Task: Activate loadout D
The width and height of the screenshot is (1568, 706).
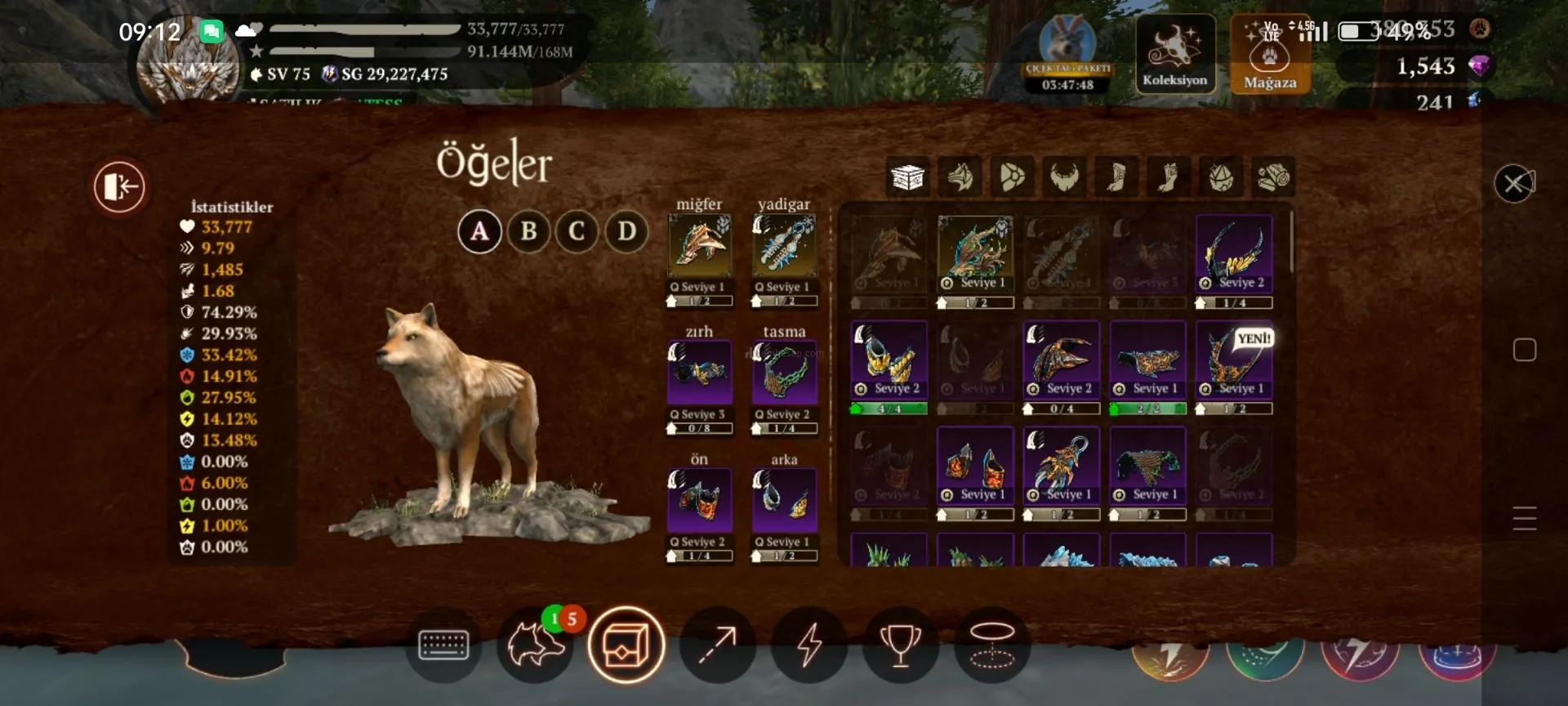Action: [626, 231]
